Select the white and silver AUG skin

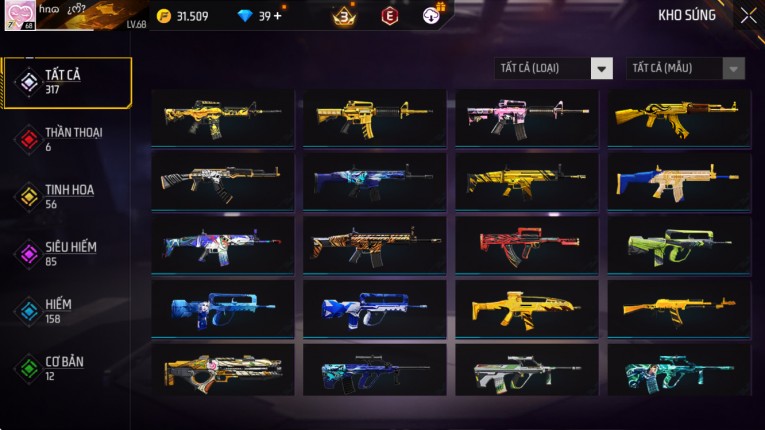pos(527,372)
